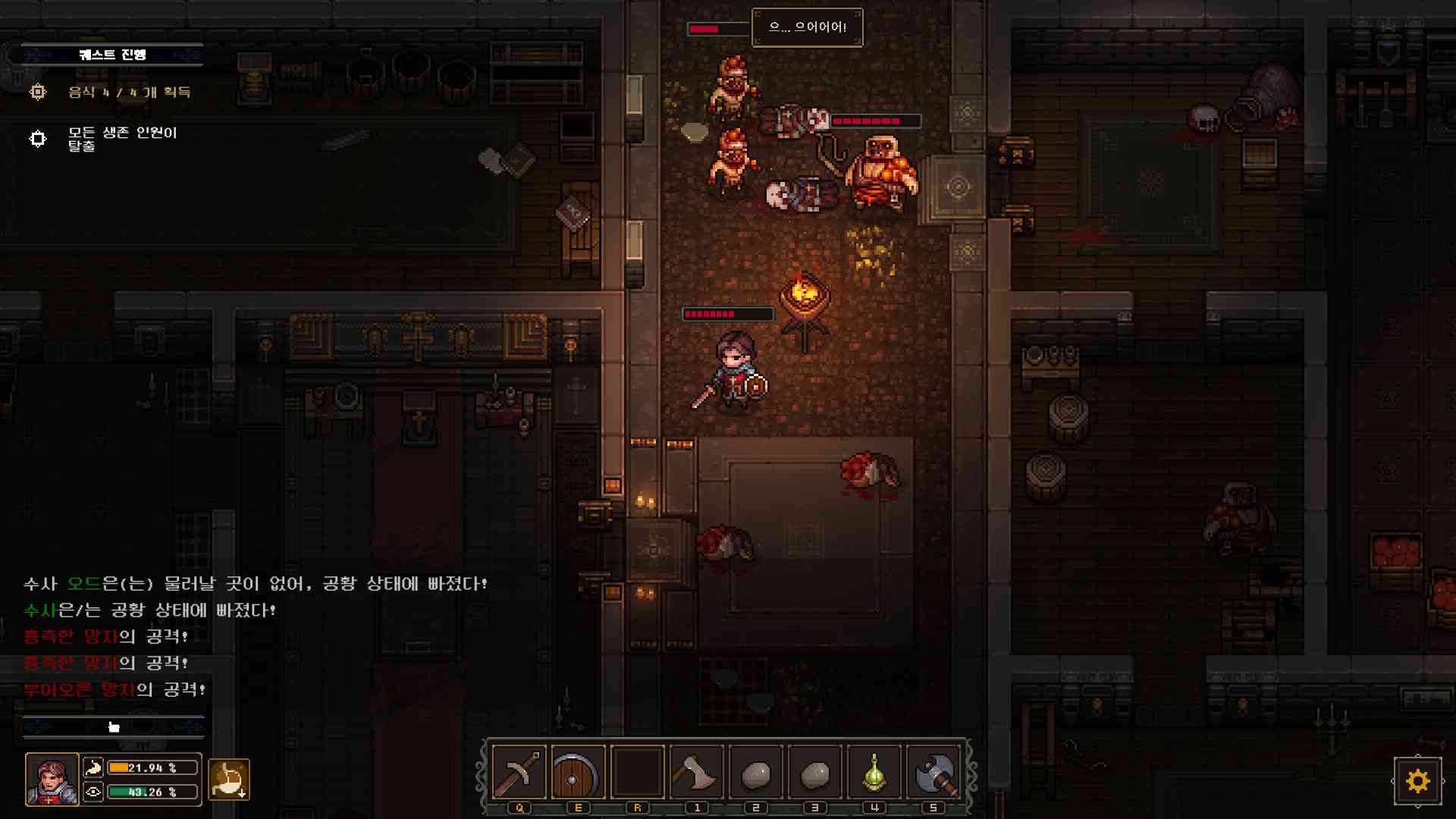
Task: Select the battle axe in slot 5
Action: pos(932,772)
